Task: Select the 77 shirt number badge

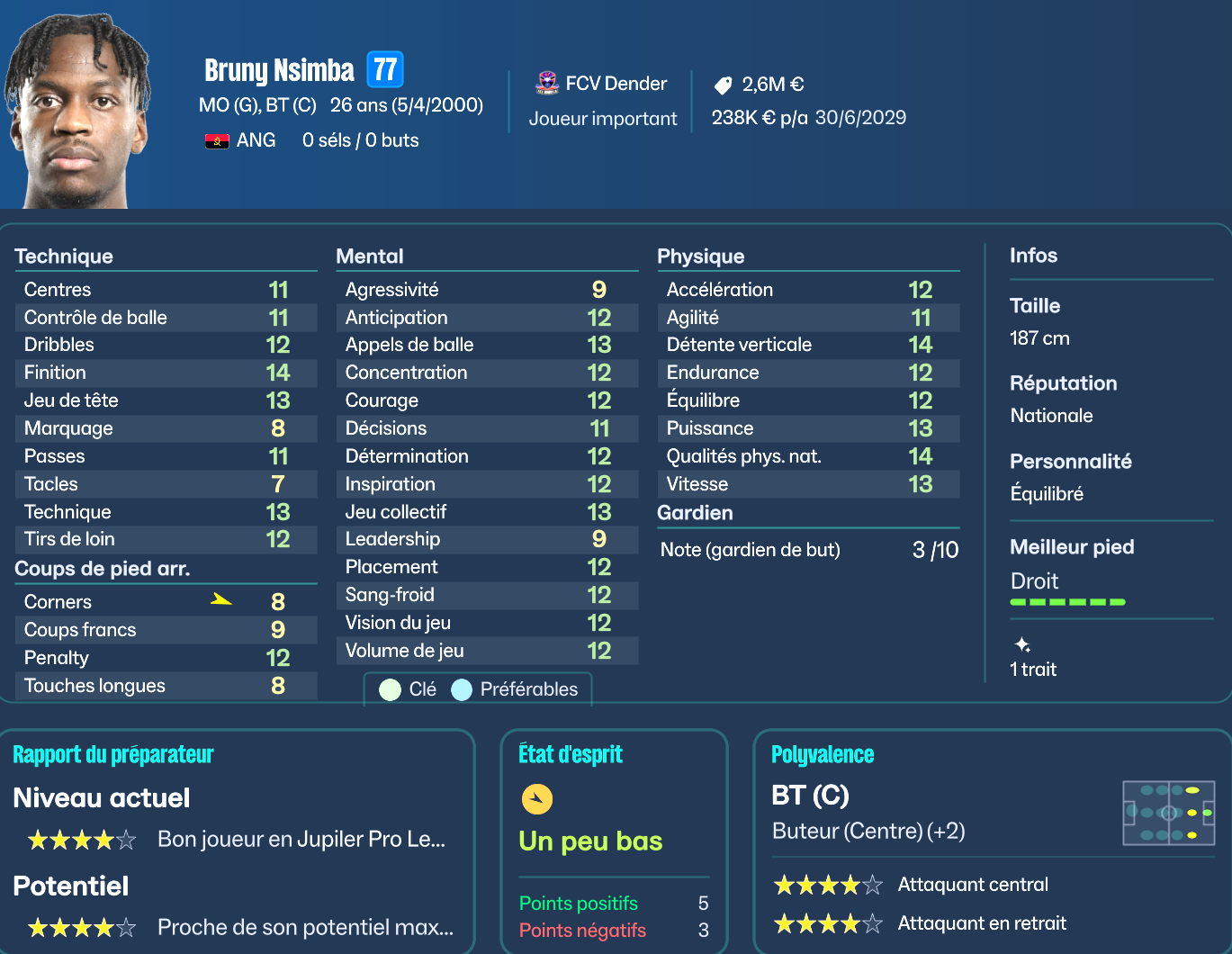Action: point(385,69)
